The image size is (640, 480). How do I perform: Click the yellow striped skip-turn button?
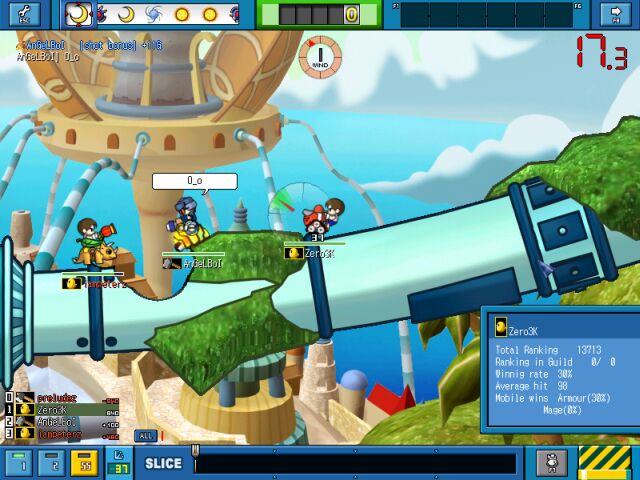605,462
